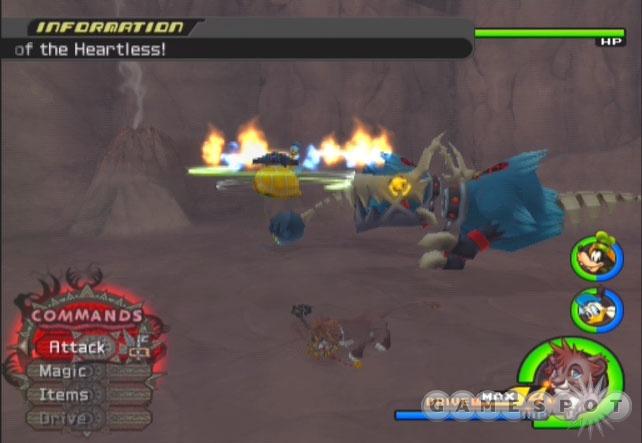Open the Magic command list

pyautogui.click(x=62, y=371)
